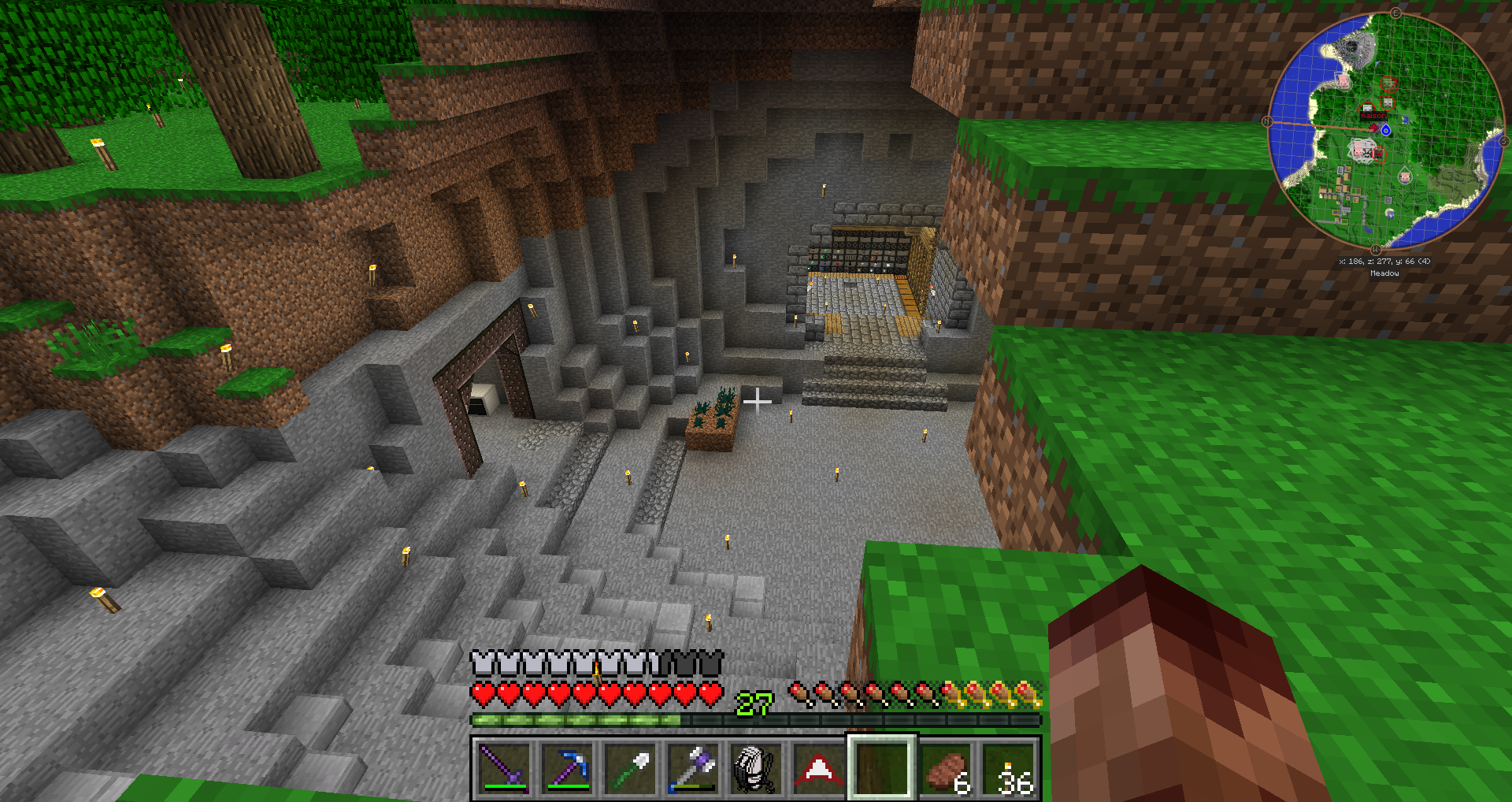Screen dimensions: 1512x802
Task: Select the blue-headed pickaxe hotbar slot
Action: [x=567, y=767]
